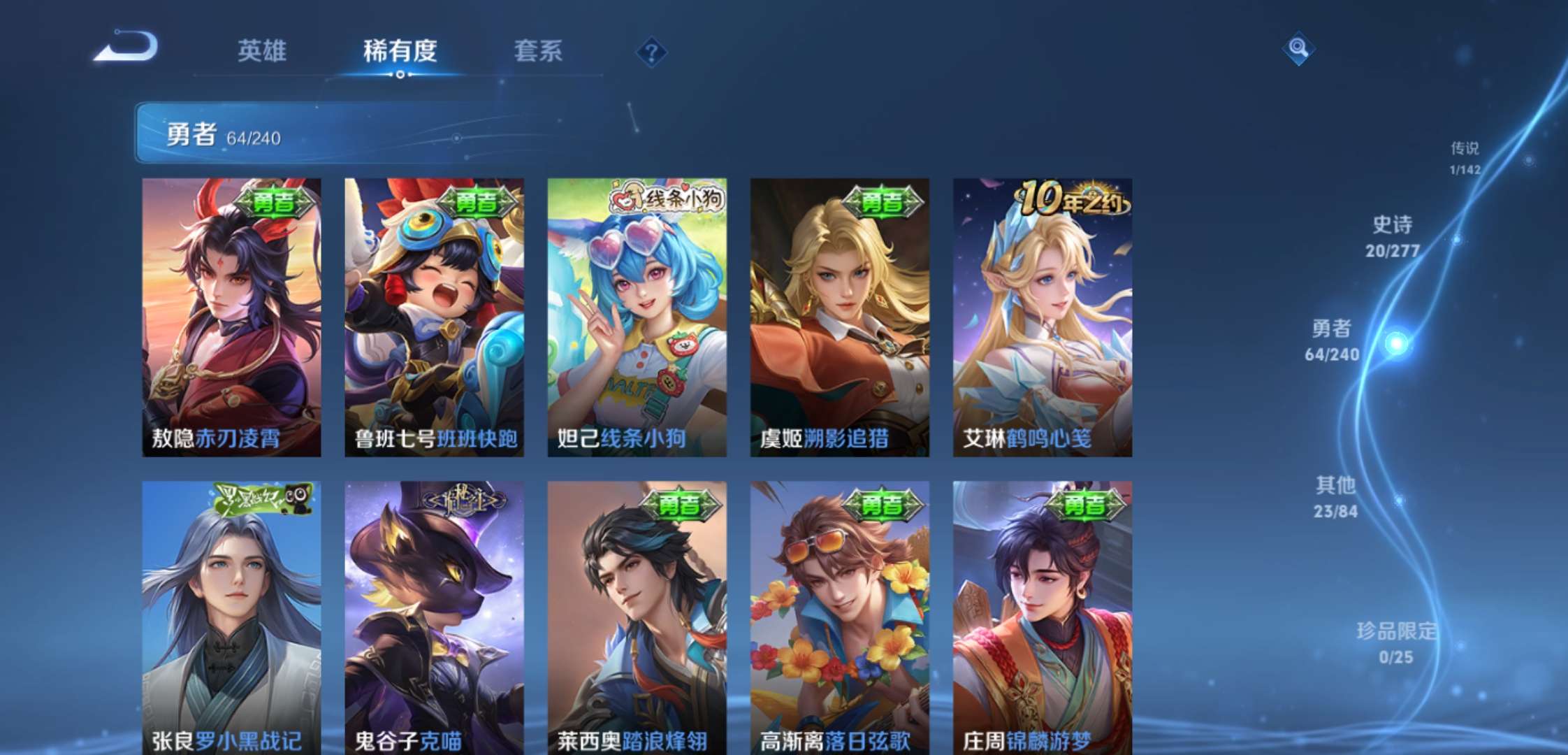Open search with the magnifier icon
The height and width of the screenshot is (755, 1568).
[1299, 49]
